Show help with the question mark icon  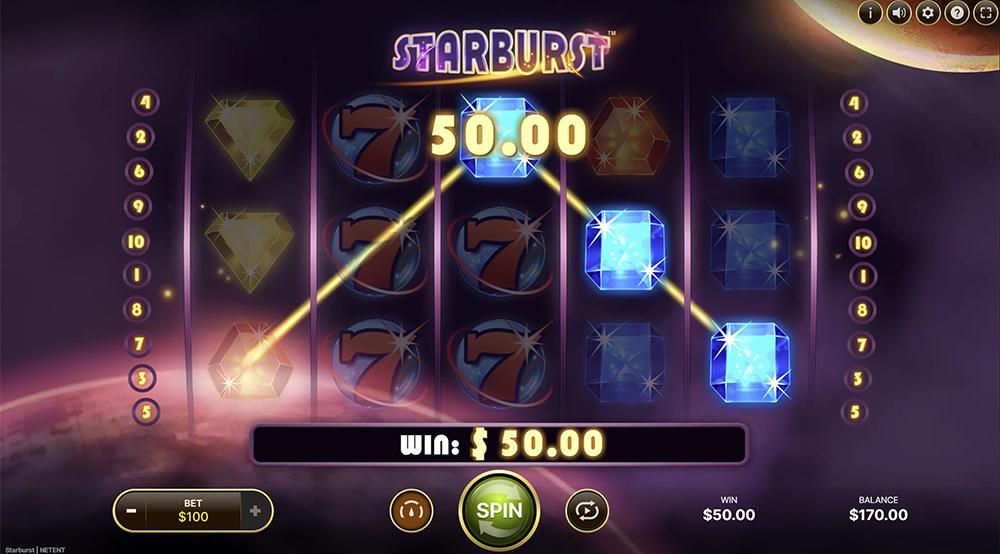(956, 13)
